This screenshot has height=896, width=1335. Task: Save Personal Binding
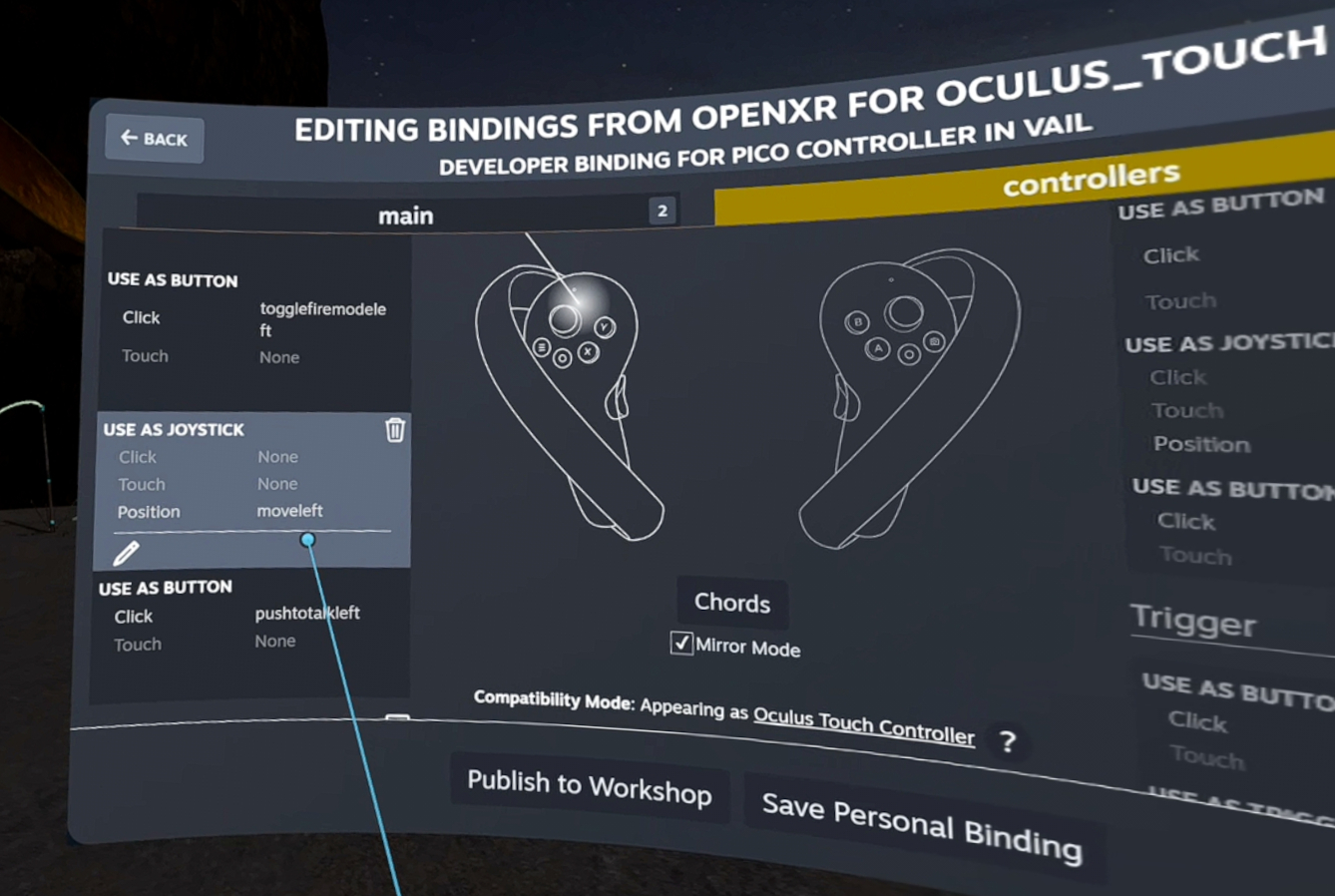(x=921, y=826)
